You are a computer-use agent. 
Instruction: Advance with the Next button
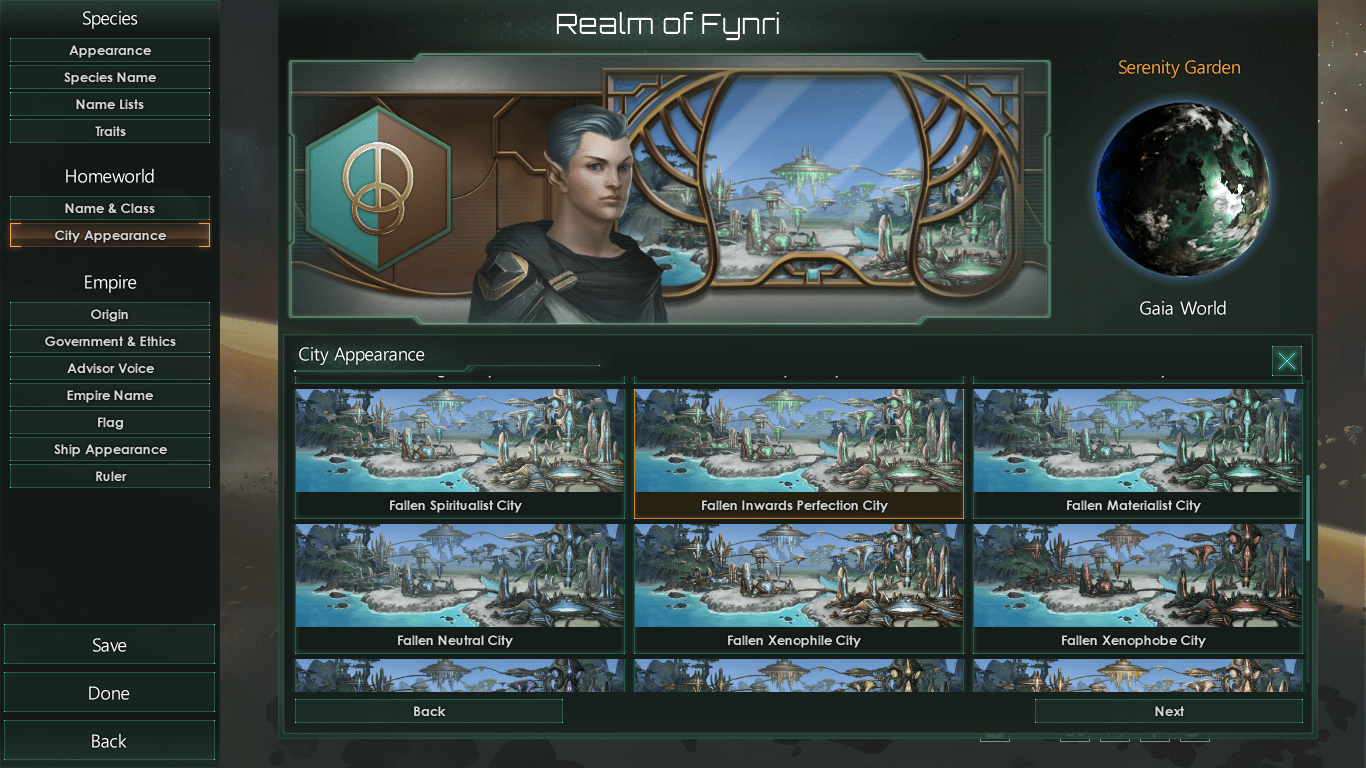(x=1168, y=711)
